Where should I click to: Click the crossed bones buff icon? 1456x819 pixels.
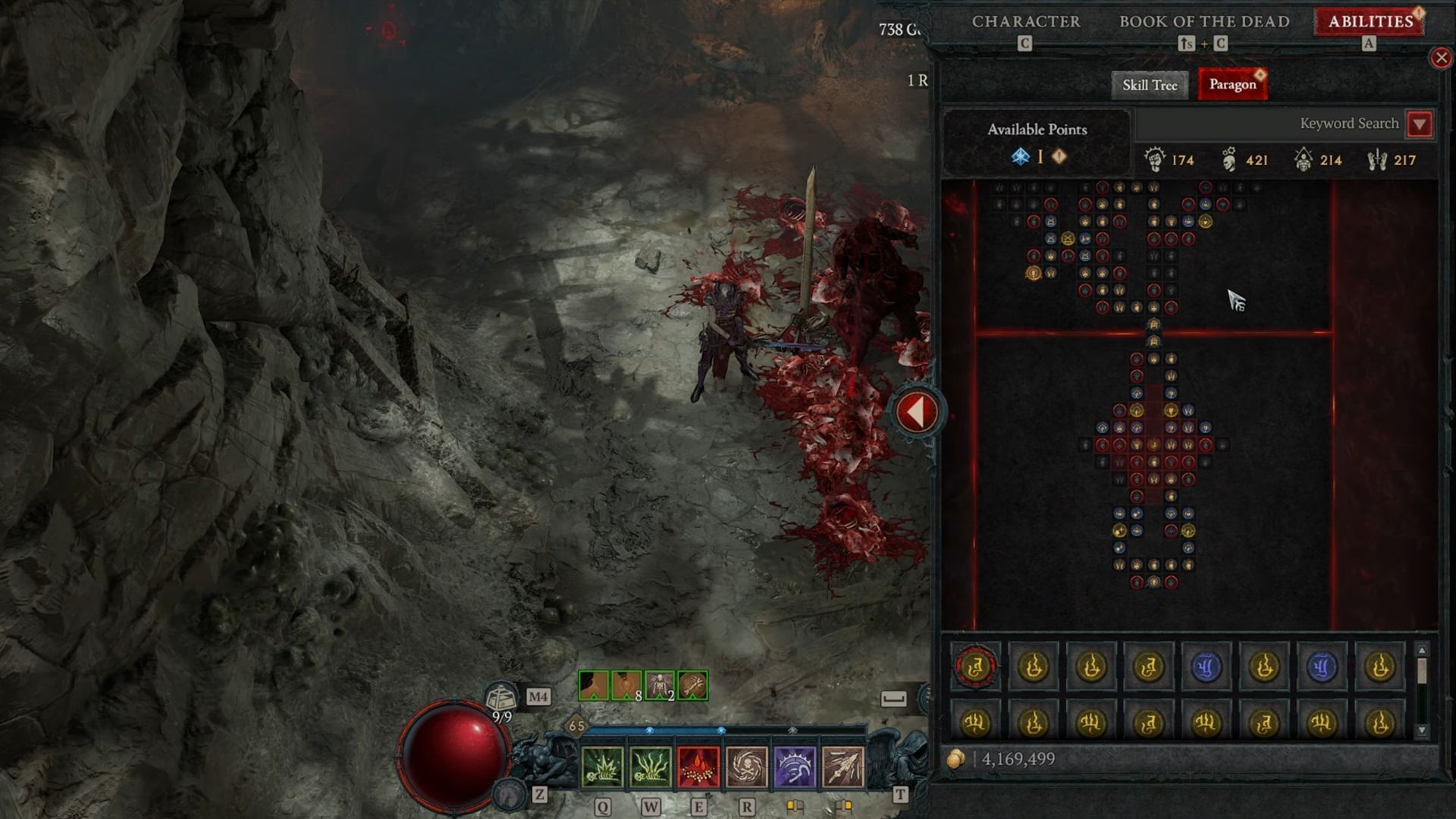tap(692, 686)
